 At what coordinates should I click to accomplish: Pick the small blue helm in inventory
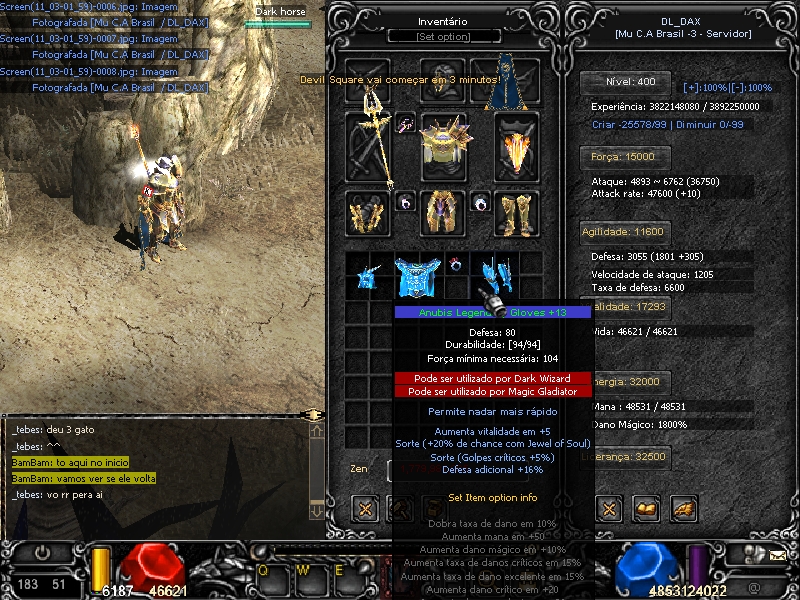click(x=369, y=276)
